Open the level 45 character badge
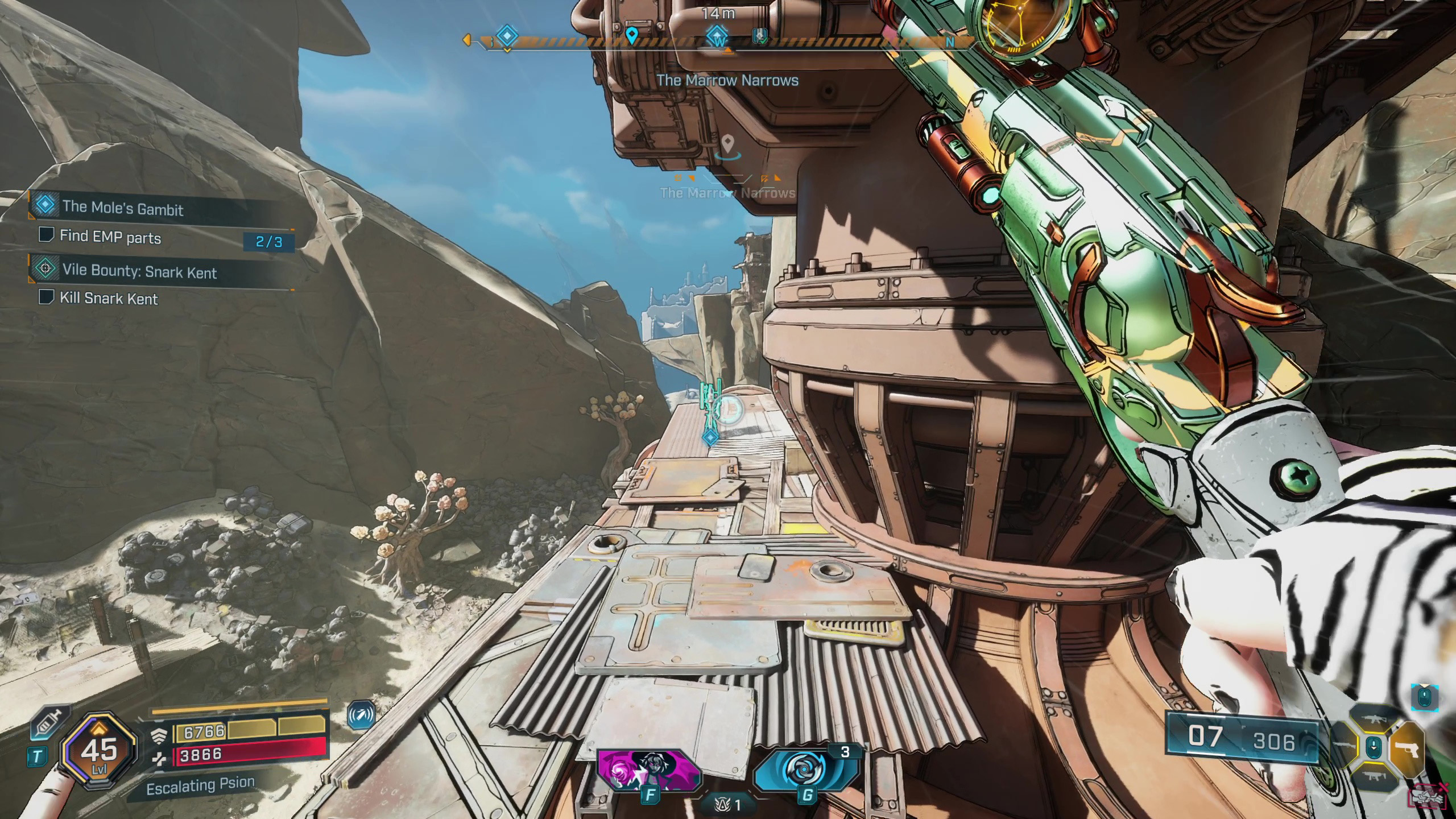Image resolution: width=1456 pixels, height=819 pixels. tap(99, 751)
